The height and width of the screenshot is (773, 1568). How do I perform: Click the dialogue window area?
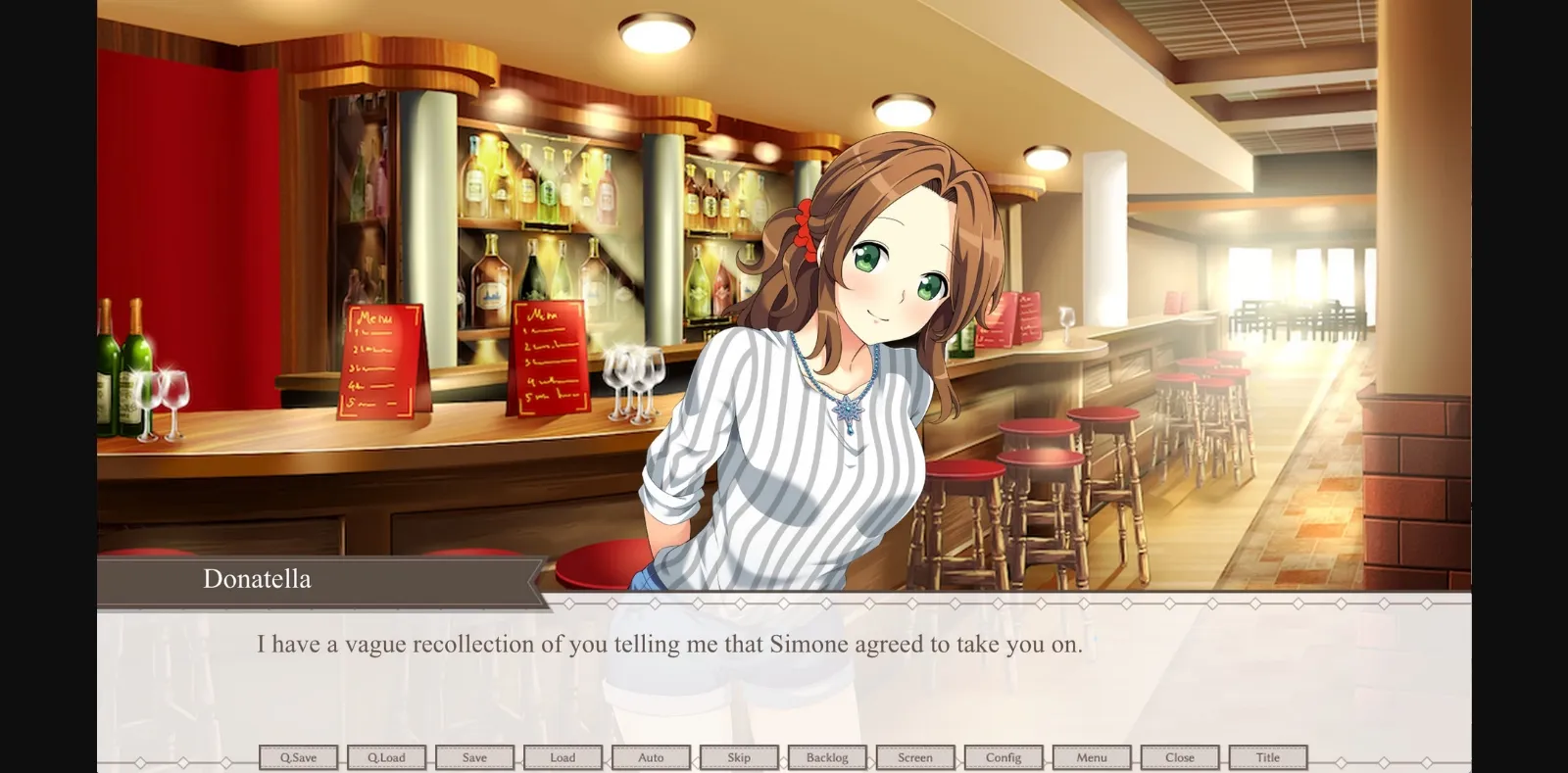coord(784,676)
